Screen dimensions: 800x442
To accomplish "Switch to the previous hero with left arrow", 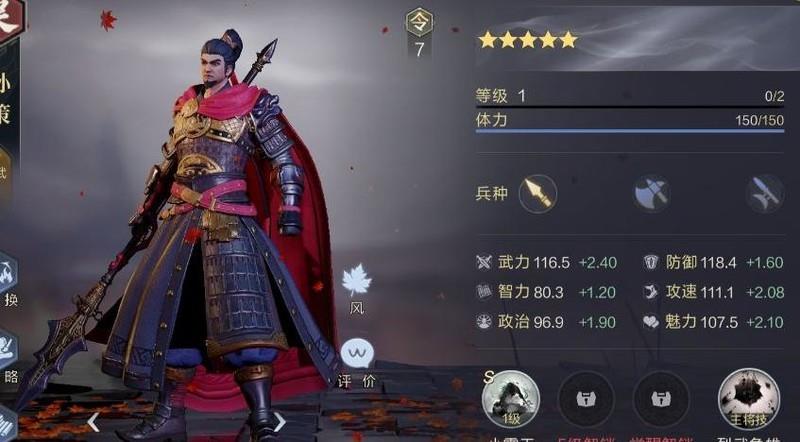I will coord(93,421).
